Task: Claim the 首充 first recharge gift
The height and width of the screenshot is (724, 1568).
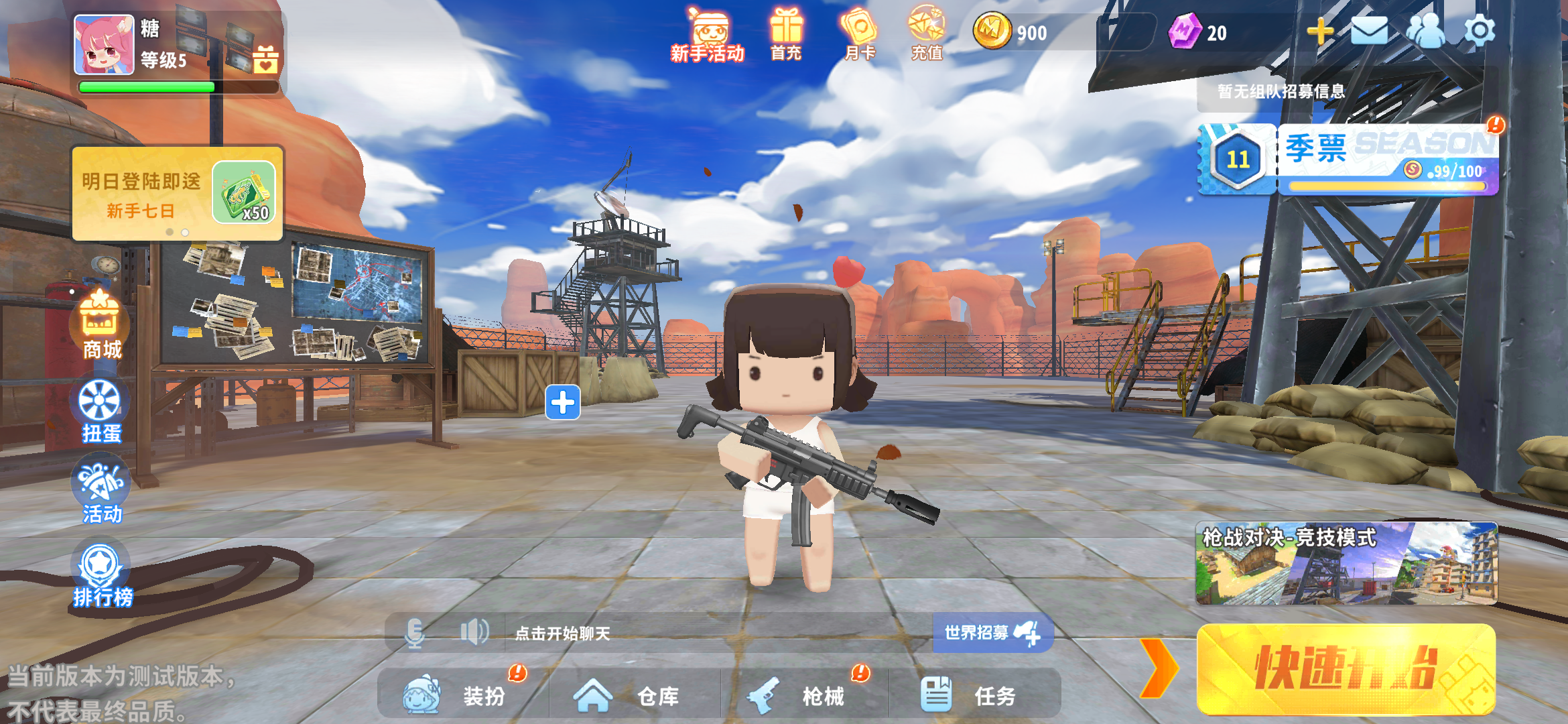Action: (786, 35)
